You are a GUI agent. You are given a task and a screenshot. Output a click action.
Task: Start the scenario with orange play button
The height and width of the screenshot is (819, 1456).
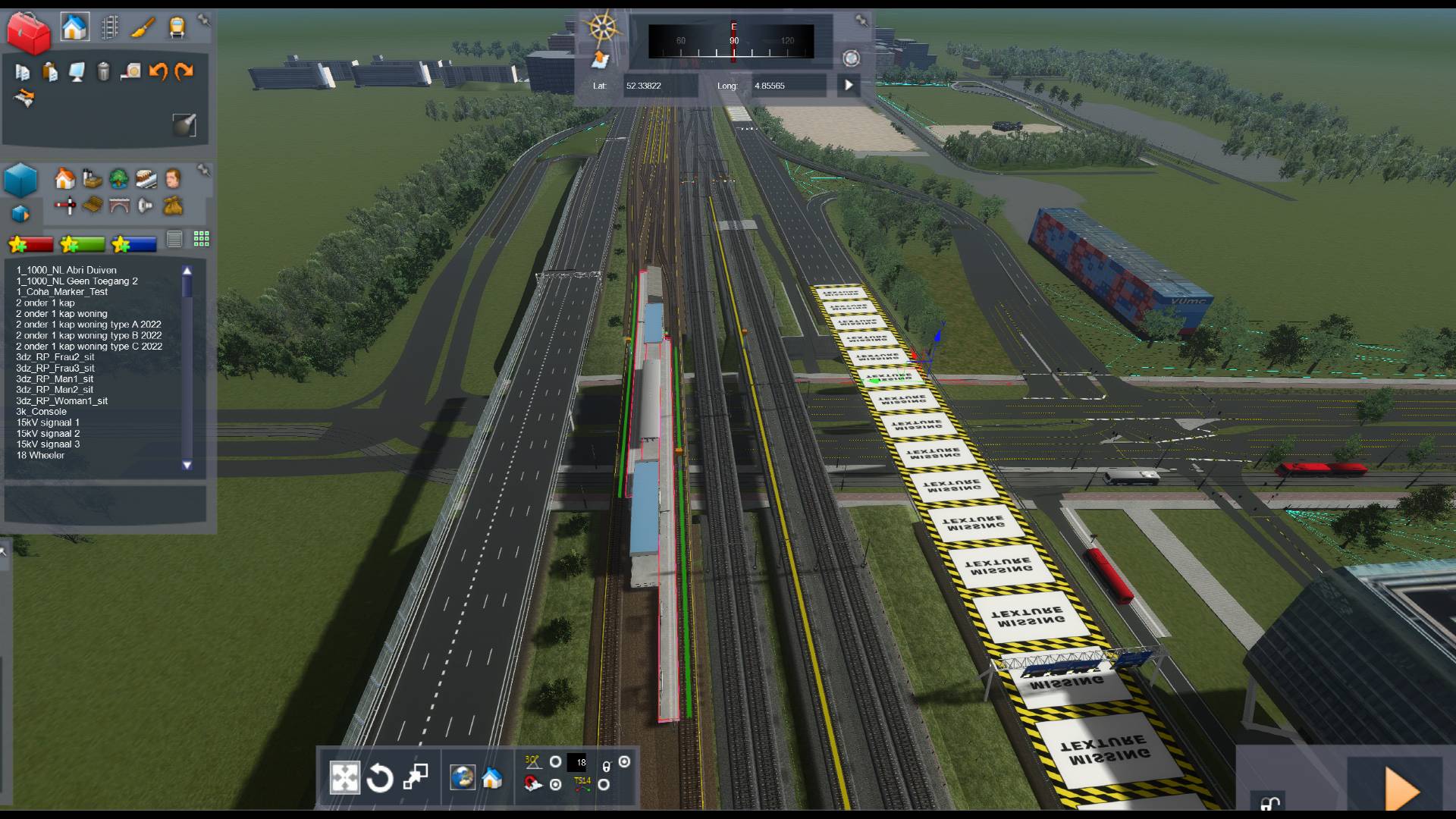(1401, 789)
